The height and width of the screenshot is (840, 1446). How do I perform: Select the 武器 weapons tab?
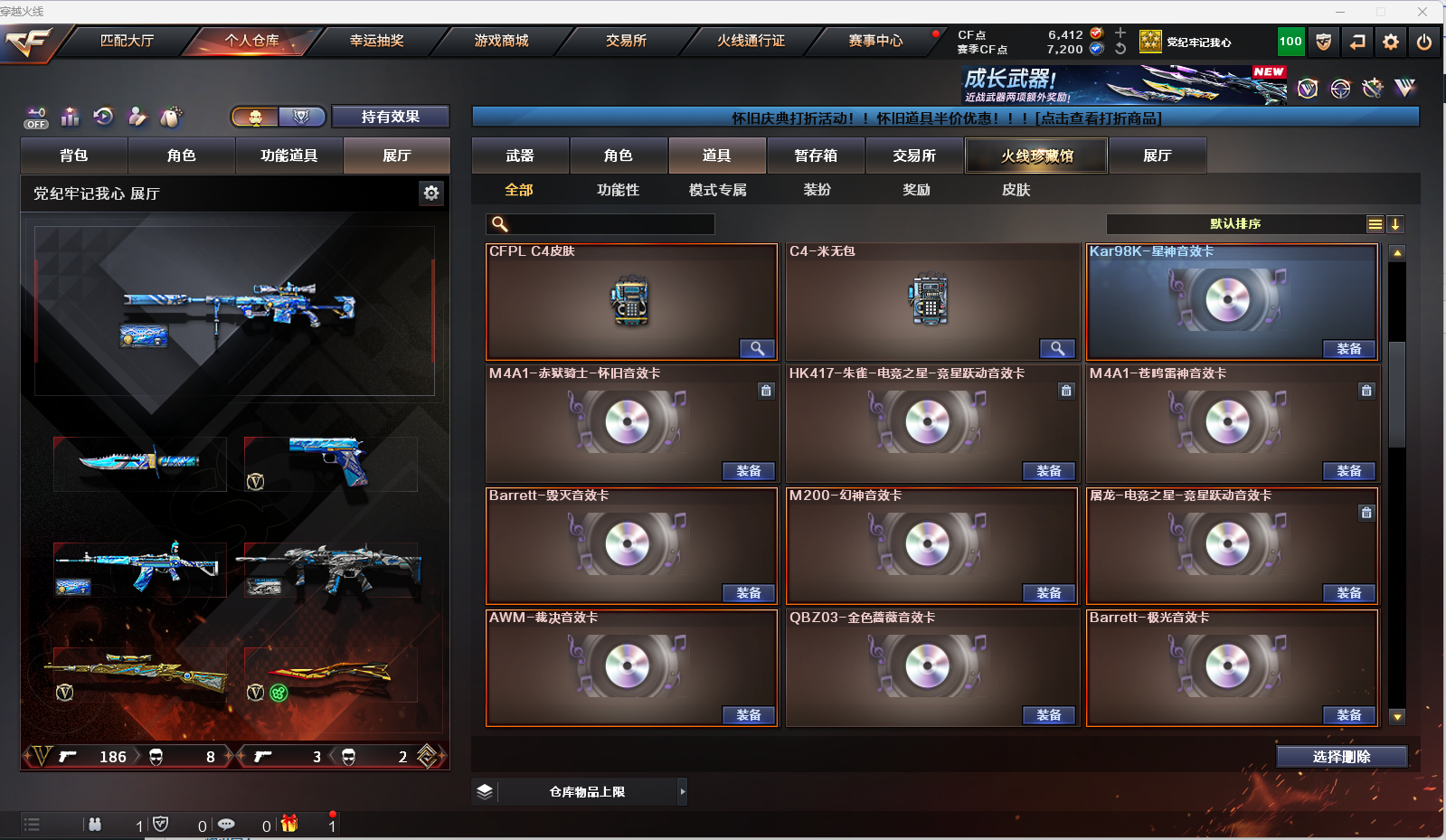(x=520, y=156)
